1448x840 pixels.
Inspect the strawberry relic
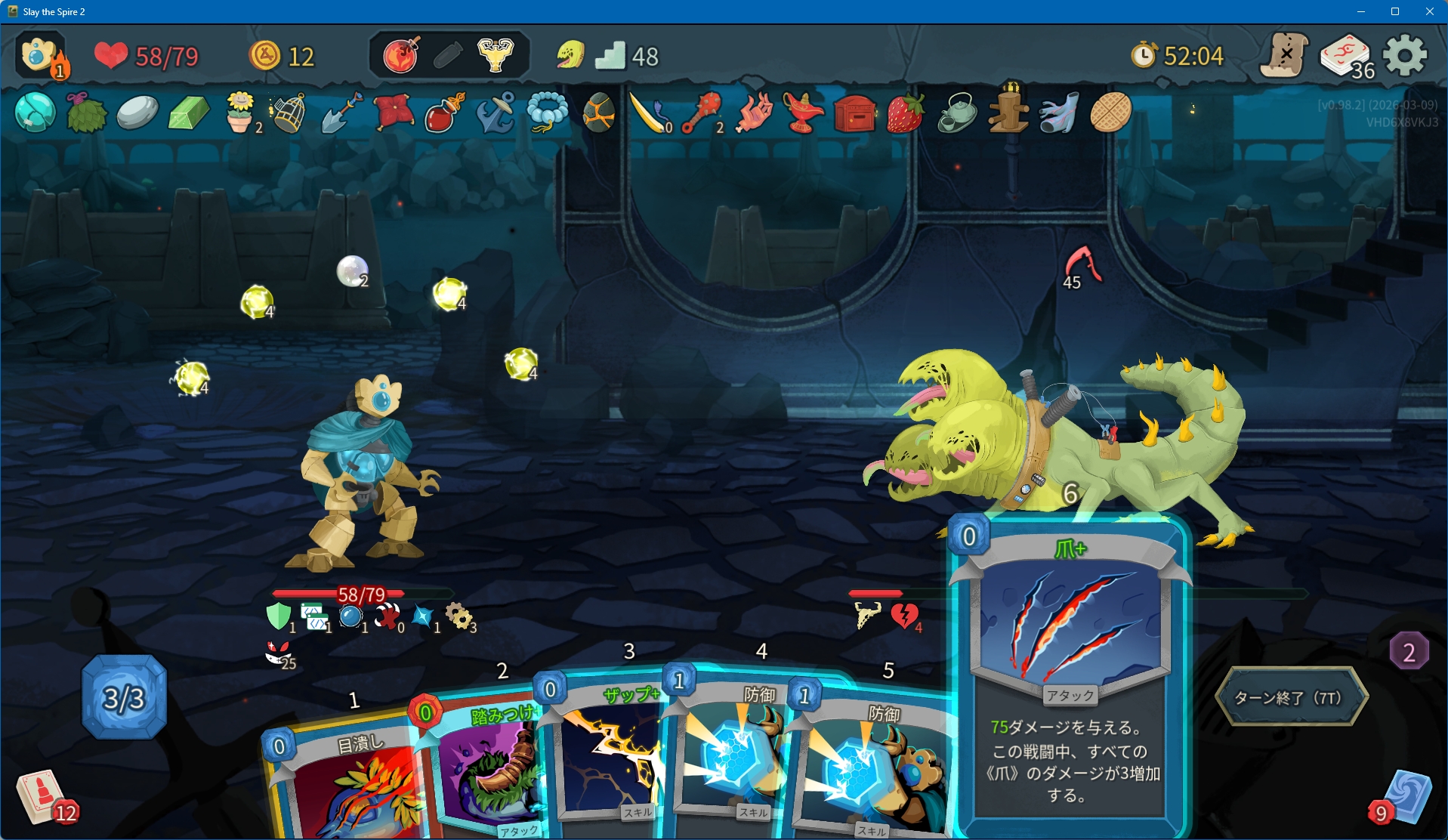click(x=905, y=114)
